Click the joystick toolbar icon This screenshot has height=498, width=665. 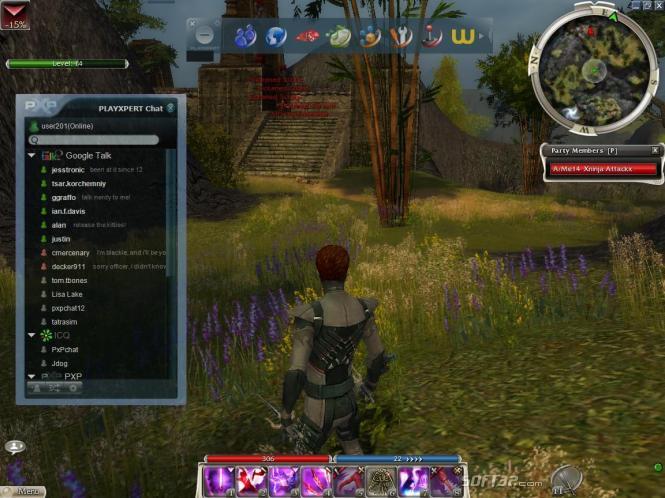pos(432,37)
